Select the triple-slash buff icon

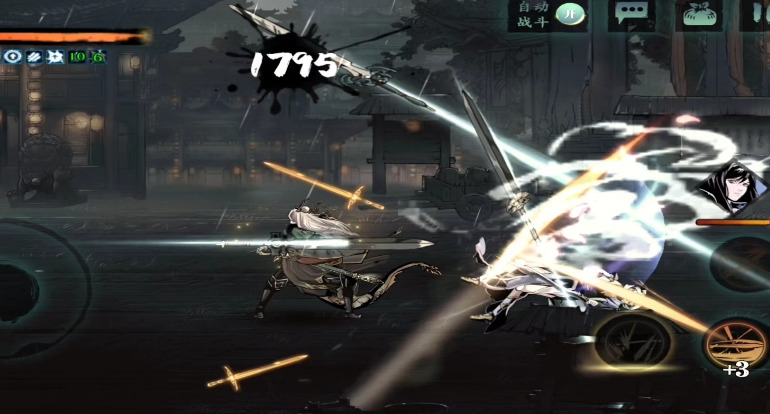pos(33,57)
